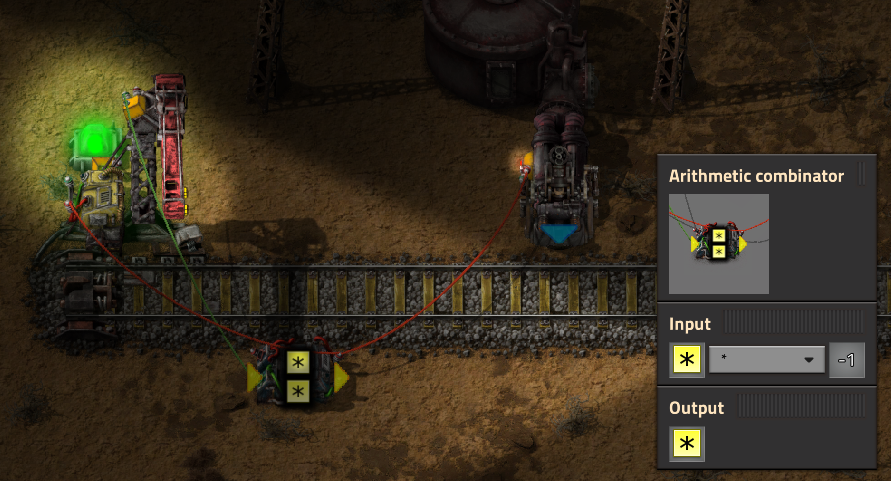Change the -1 constant value

click(x=846, y=360)
